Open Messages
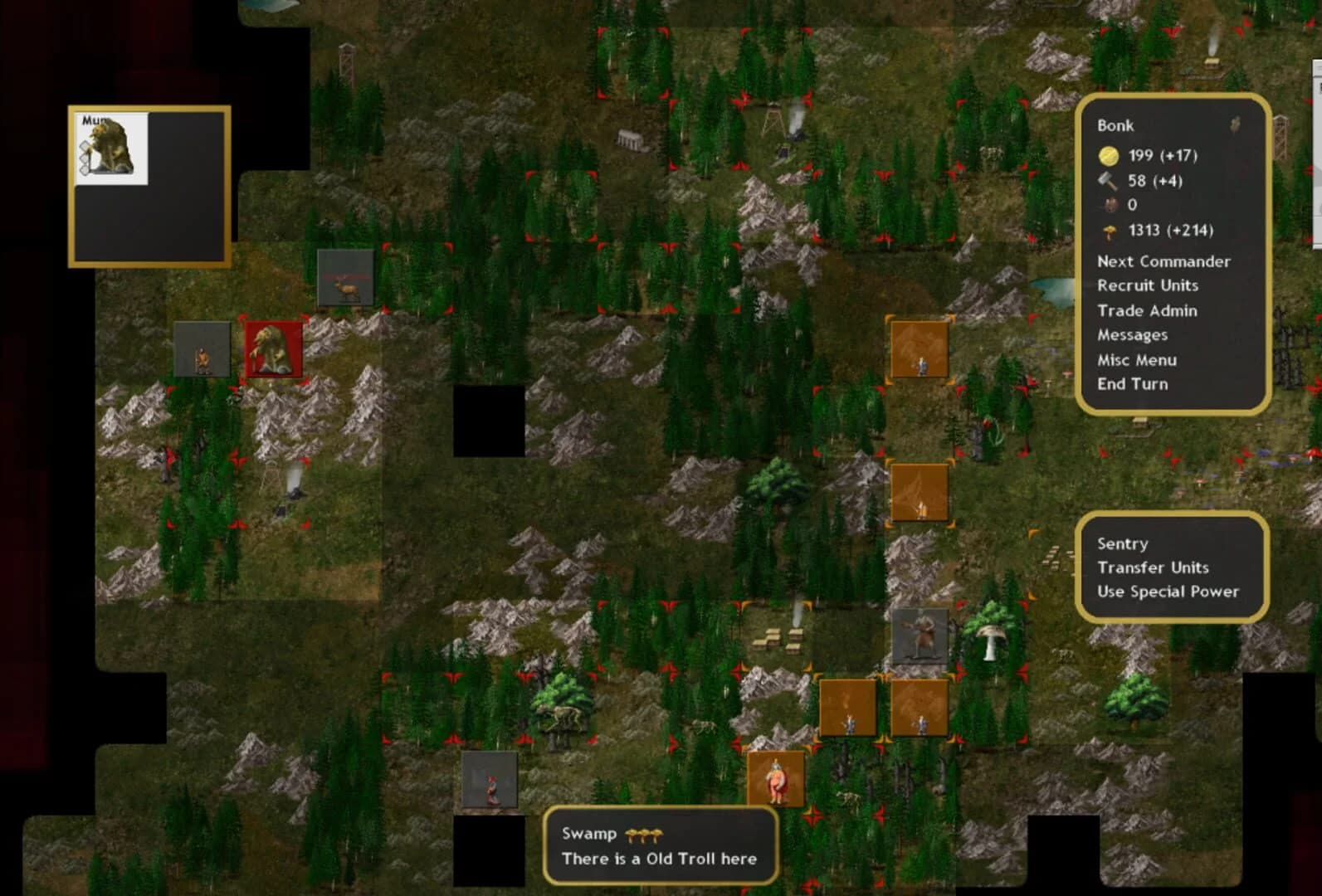Image resolution: width=1322 pixels, height=896 pixels. tap(1133, 335)
